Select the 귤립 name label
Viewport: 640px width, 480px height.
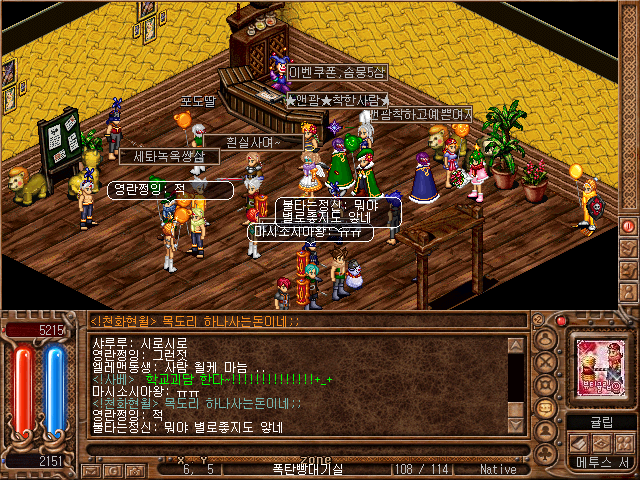[594, 421]
